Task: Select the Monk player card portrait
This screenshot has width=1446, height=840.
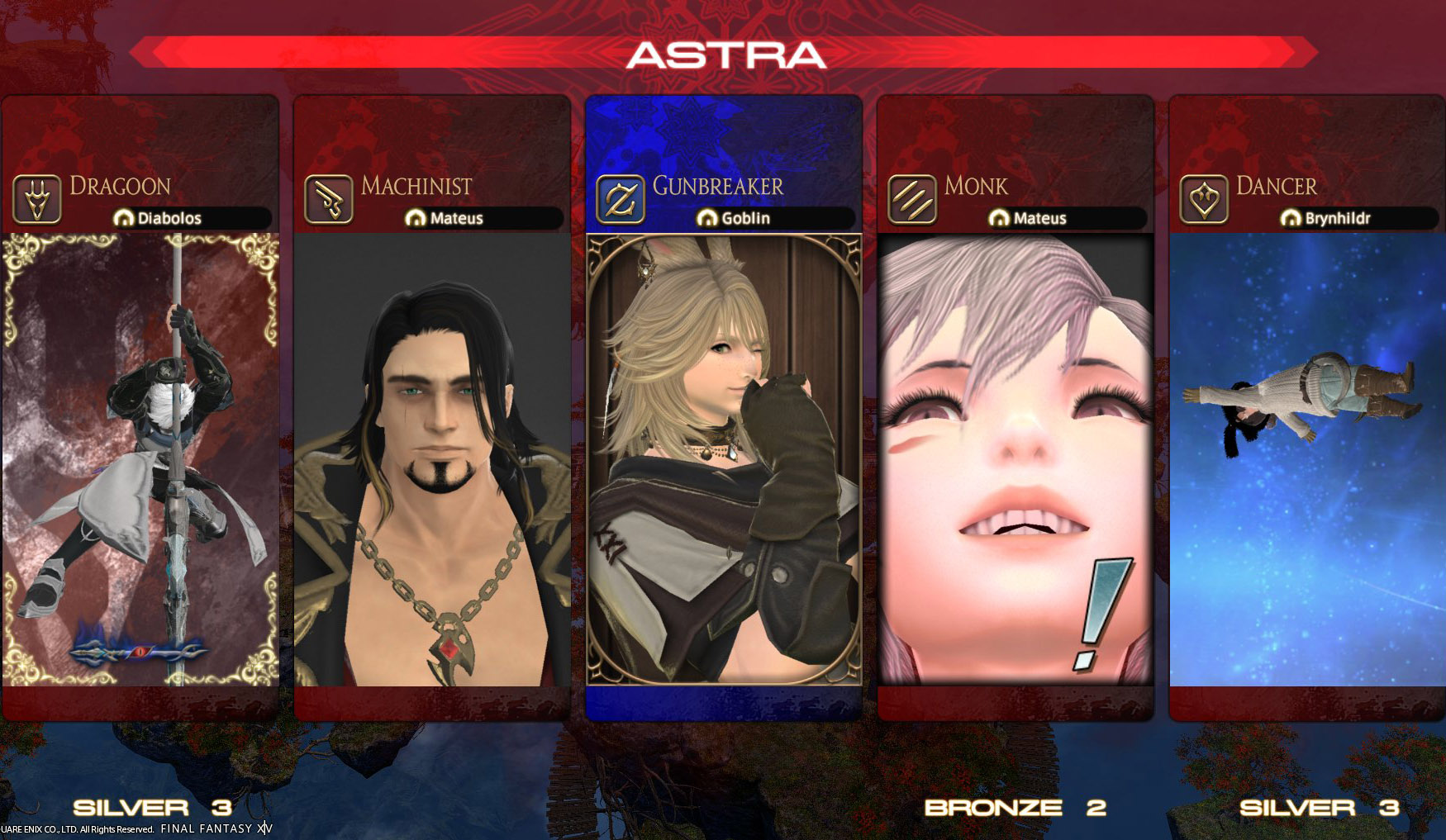Action: click(x=1015, y=459)
